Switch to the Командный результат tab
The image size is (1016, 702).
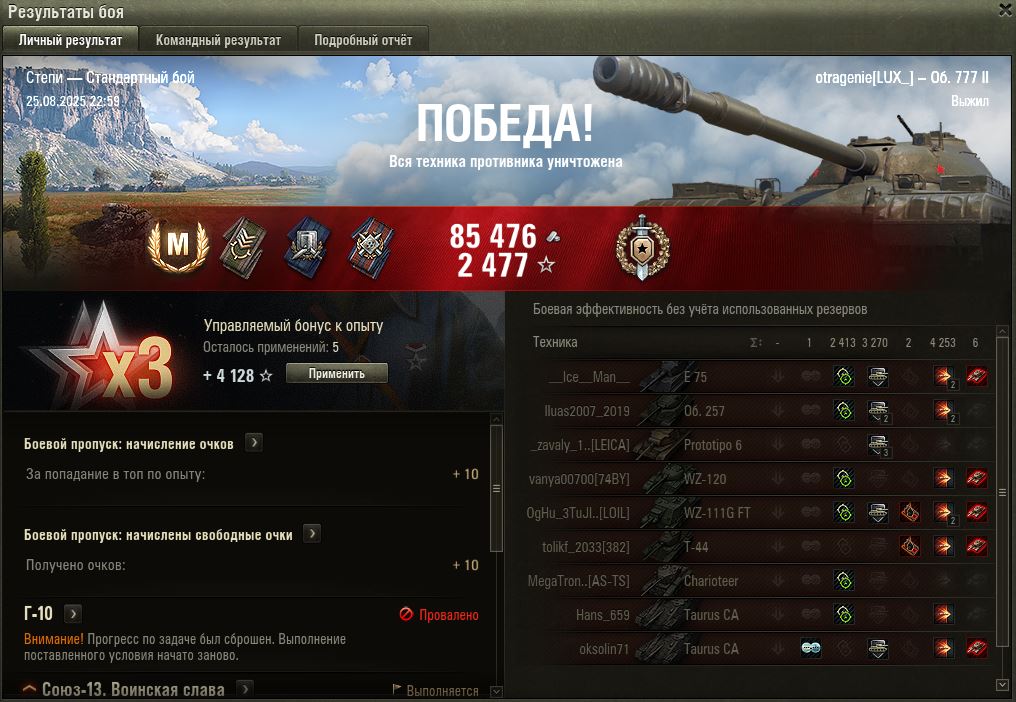click(x=218, y=40)
